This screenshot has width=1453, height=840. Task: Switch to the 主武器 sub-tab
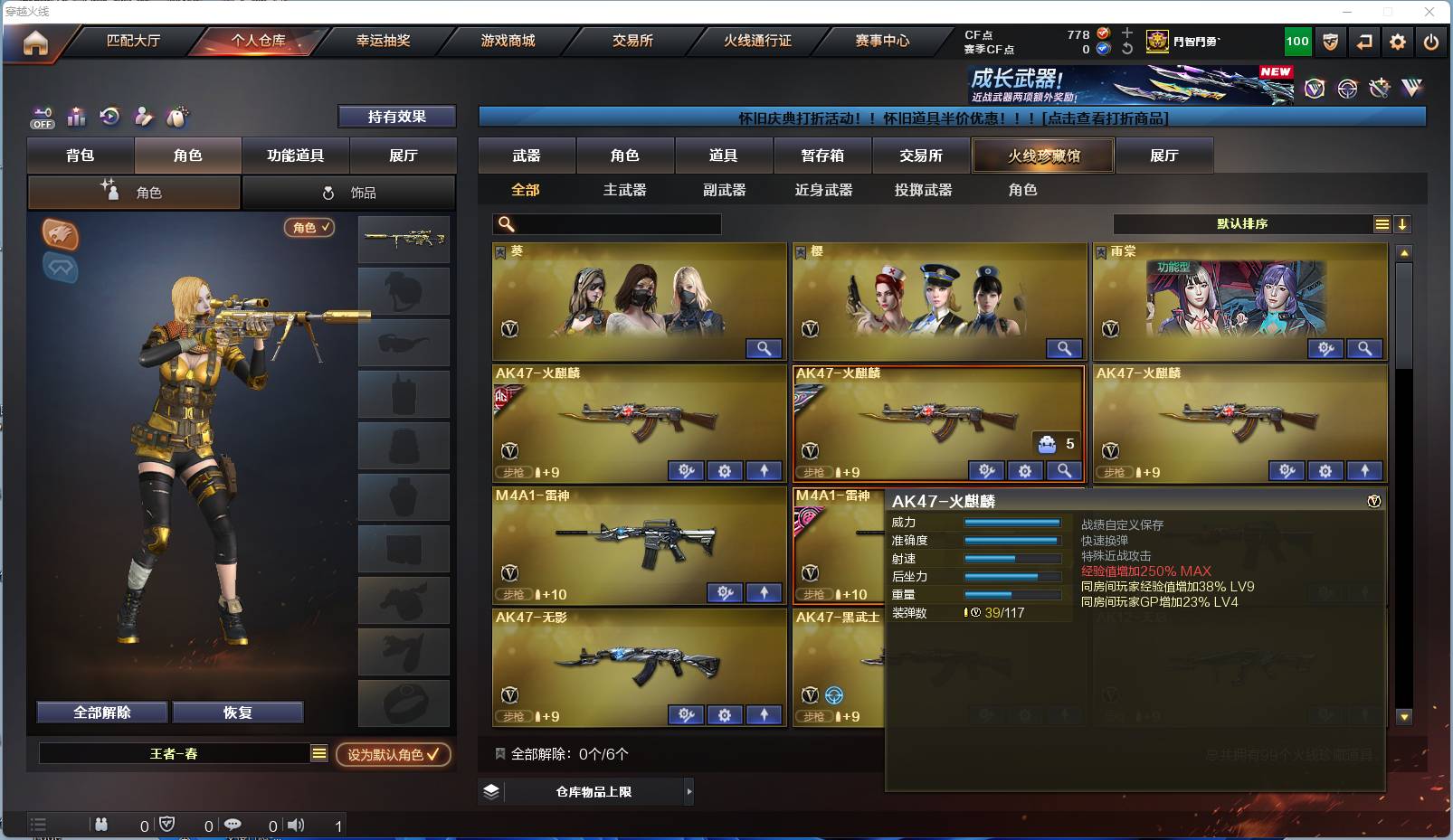[x=624, y=190]
